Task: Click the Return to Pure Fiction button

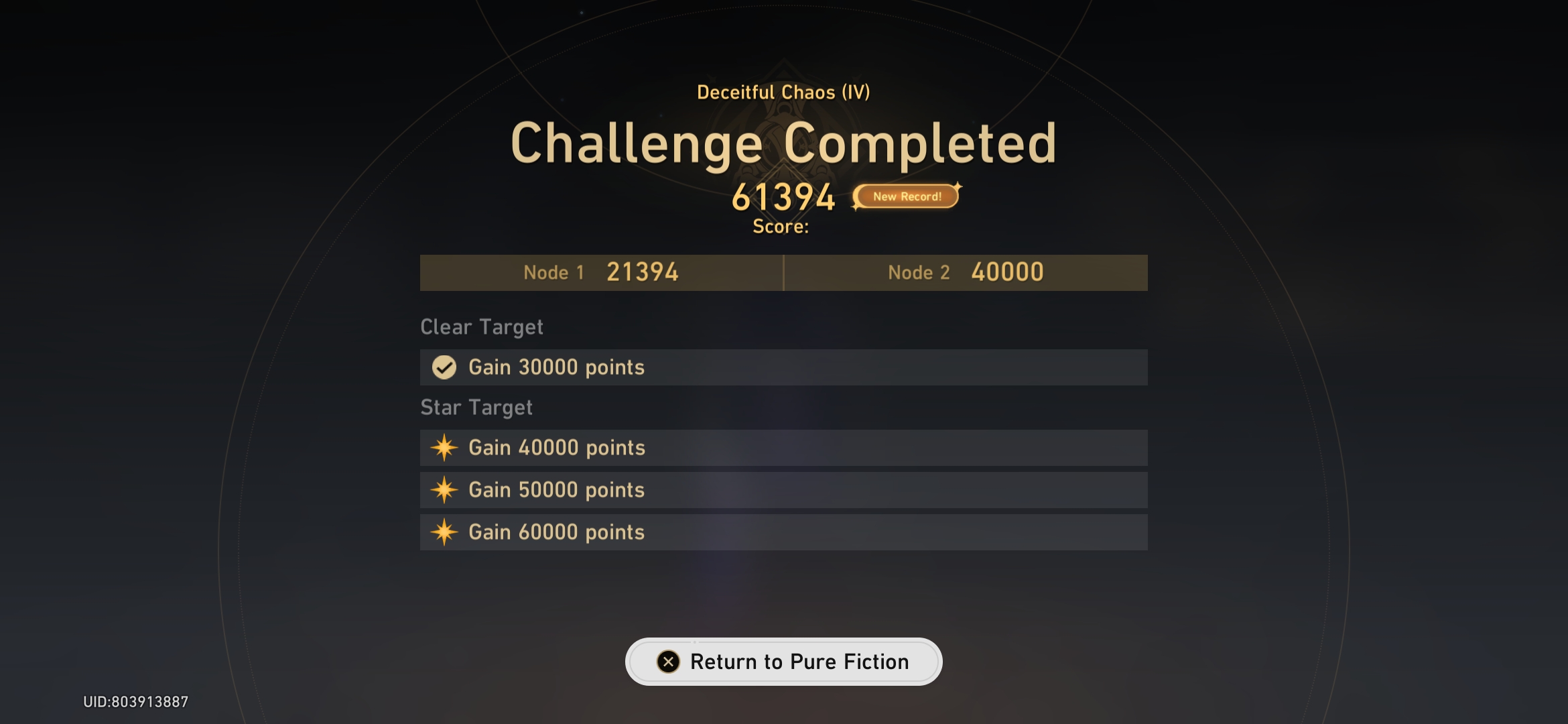Action: pos(784,662)
